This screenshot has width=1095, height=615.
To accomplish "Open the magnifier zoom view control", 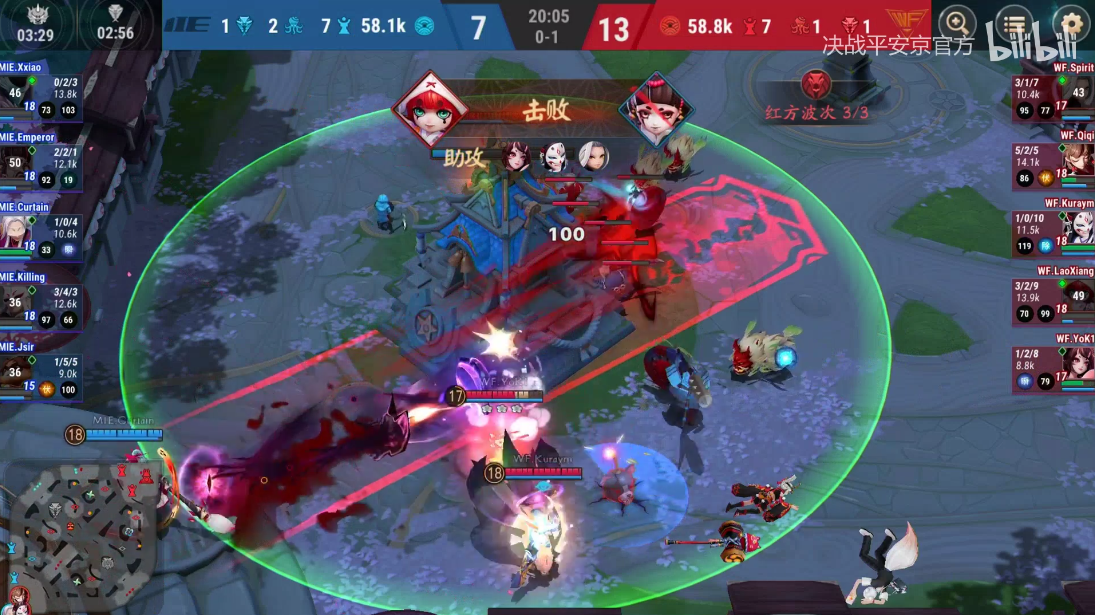I will [x=957, y=23].
